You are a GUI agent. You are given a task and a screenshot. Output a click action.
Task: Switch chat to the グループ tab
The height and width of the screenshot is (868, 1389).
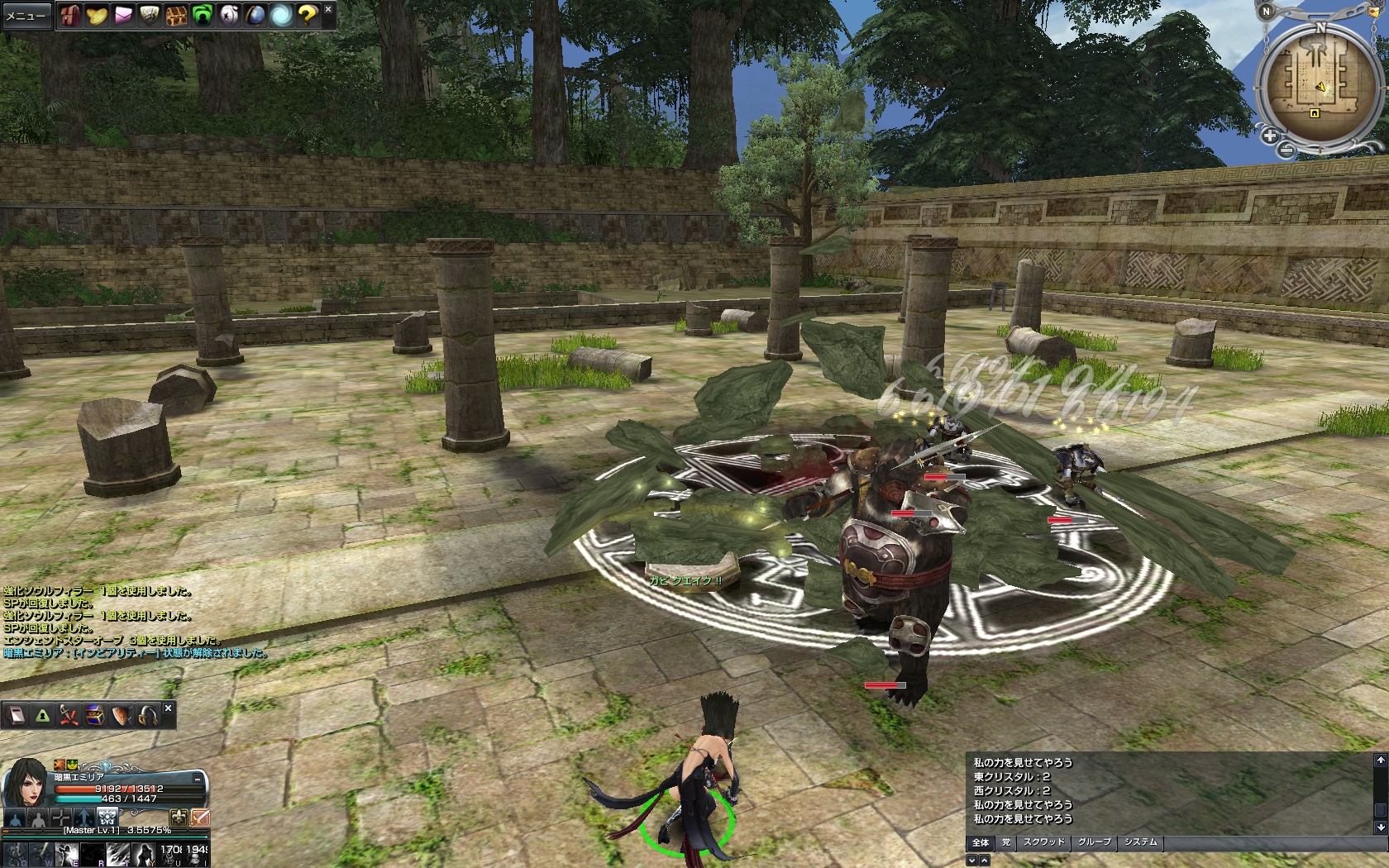pos(1094,842)
